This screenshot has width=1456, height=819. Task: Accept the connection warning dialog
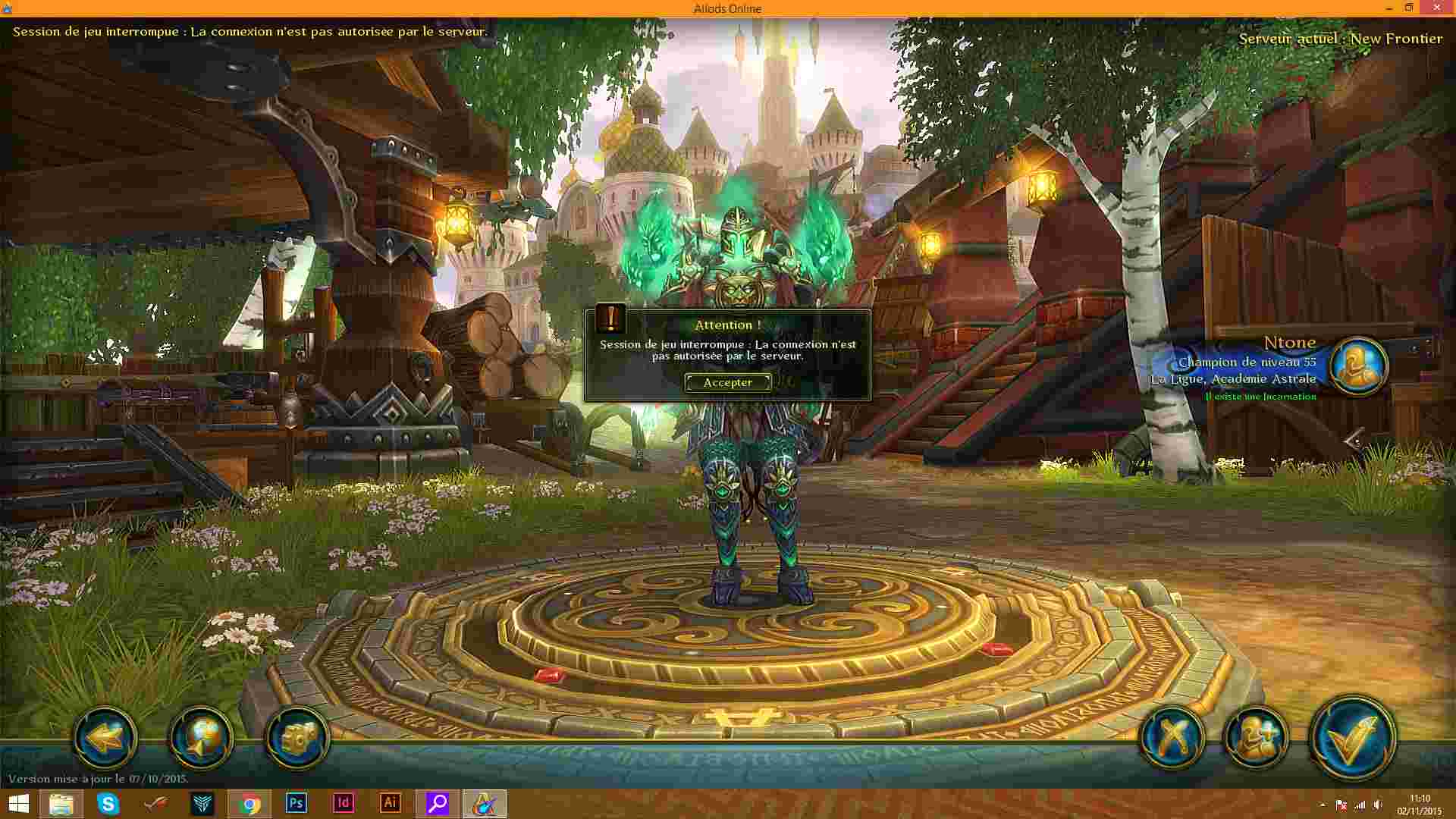[x=727, y=383]
